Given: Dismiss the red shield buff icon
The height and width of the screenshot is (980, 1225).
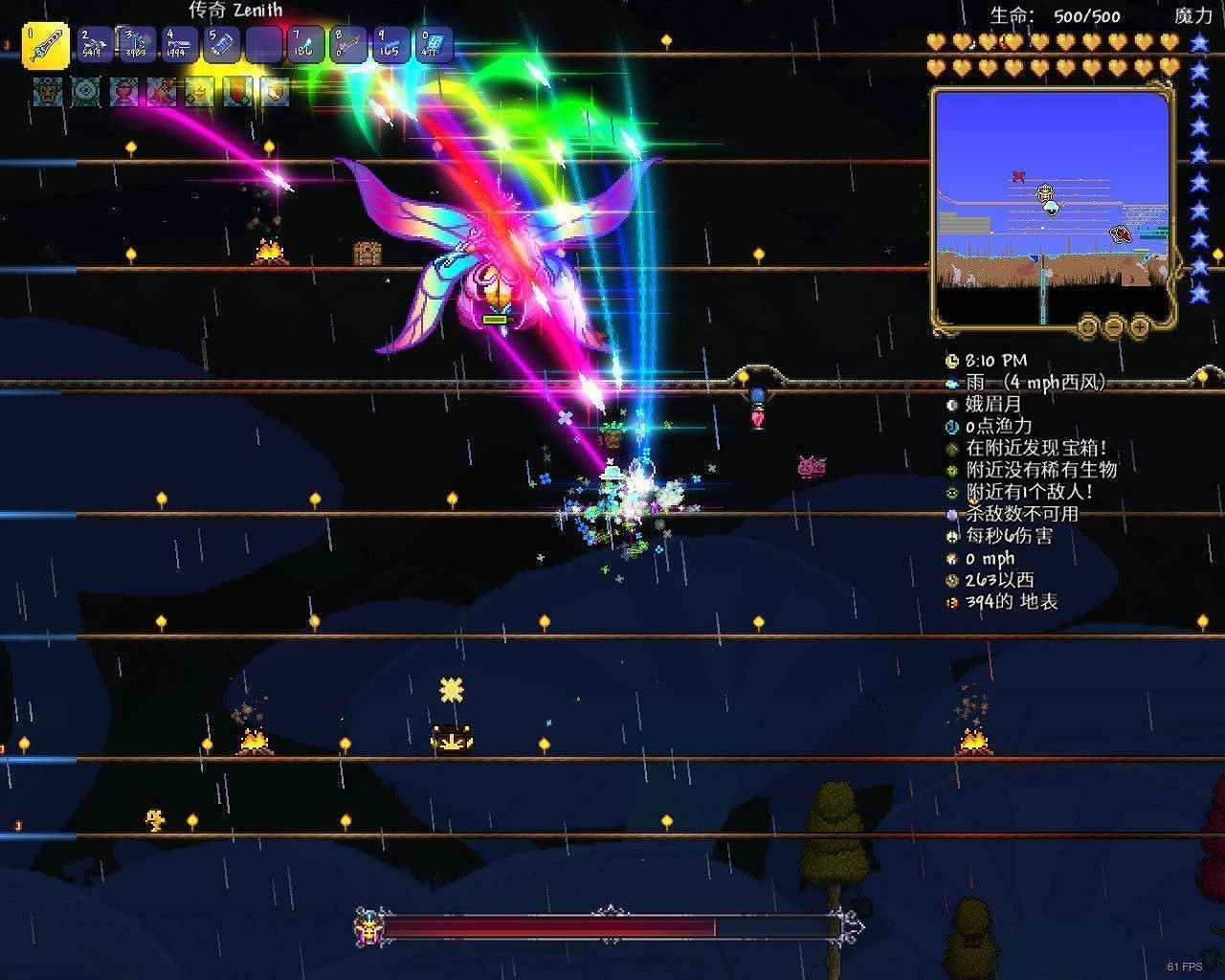Looking at the screenshot, I should coord(234,93).
